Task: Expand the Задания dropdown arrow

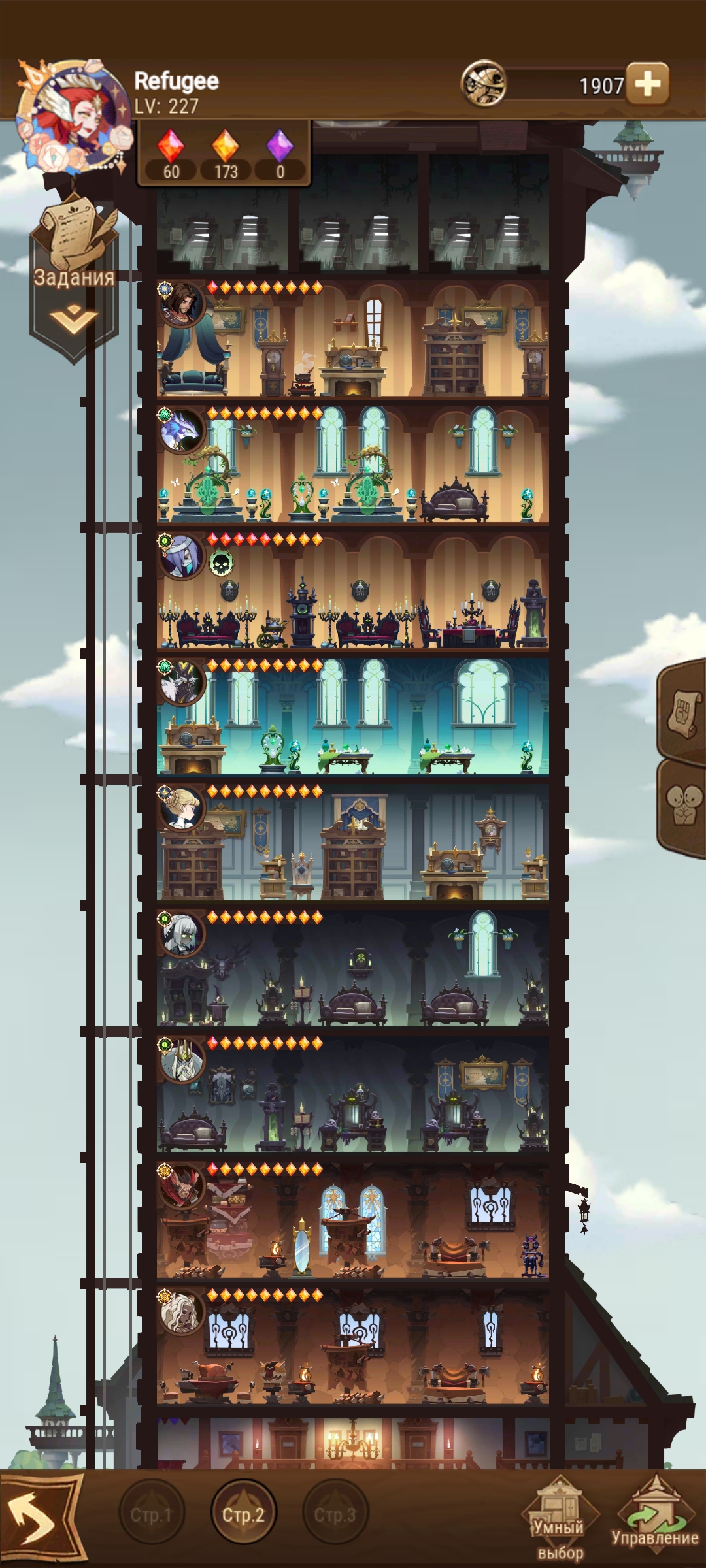Action: [x=73, y=319]
